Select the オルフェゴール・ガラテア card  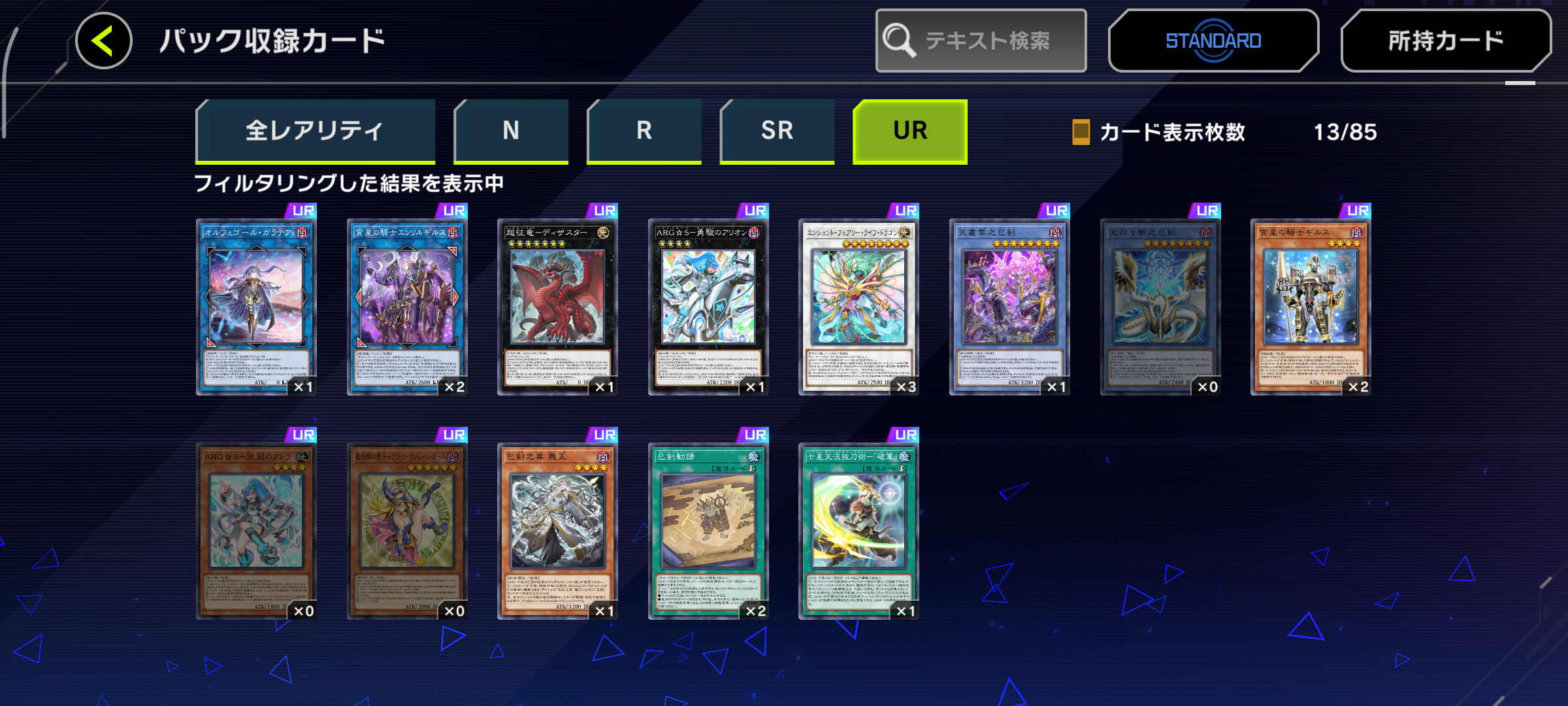tap(256, 306)
